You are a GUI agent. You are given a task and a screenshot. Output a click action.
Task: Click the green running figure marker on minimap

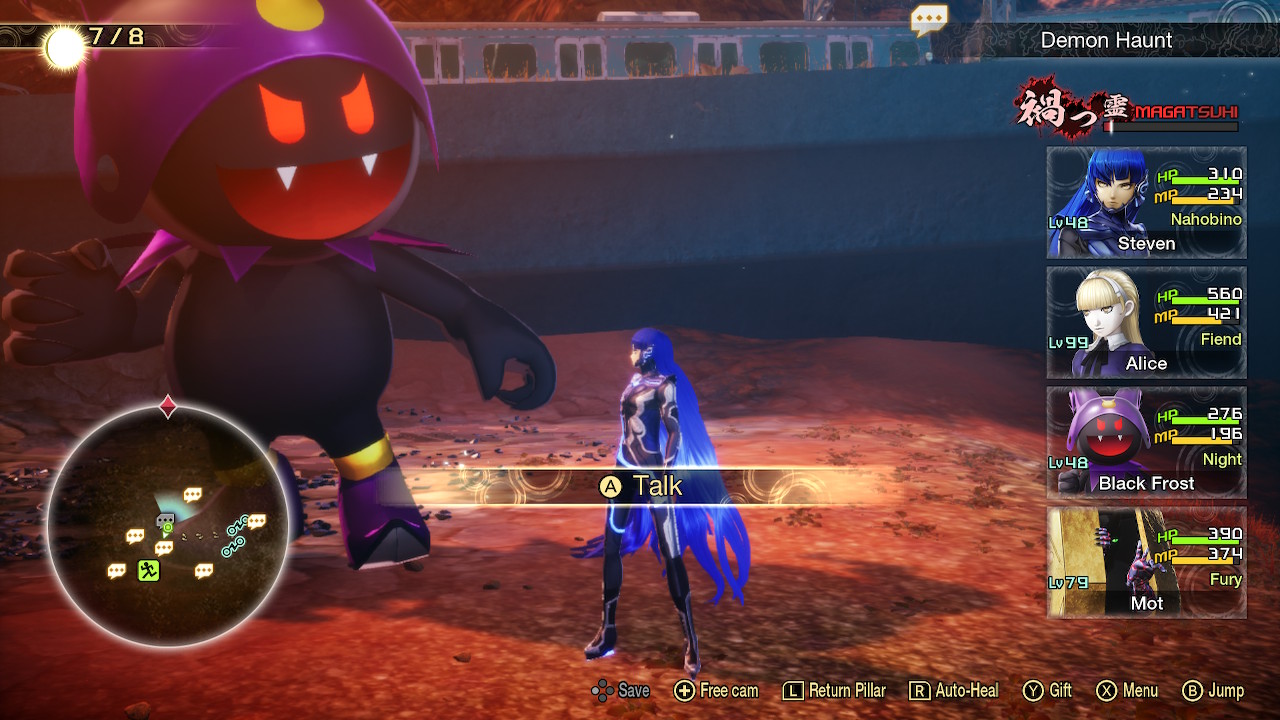[148, 571]
